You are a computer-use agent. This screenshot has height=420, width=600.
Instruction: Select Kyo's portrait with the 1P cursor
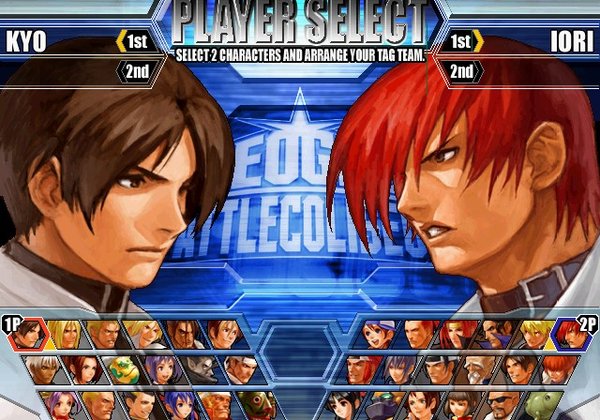[x=31, y=334]
